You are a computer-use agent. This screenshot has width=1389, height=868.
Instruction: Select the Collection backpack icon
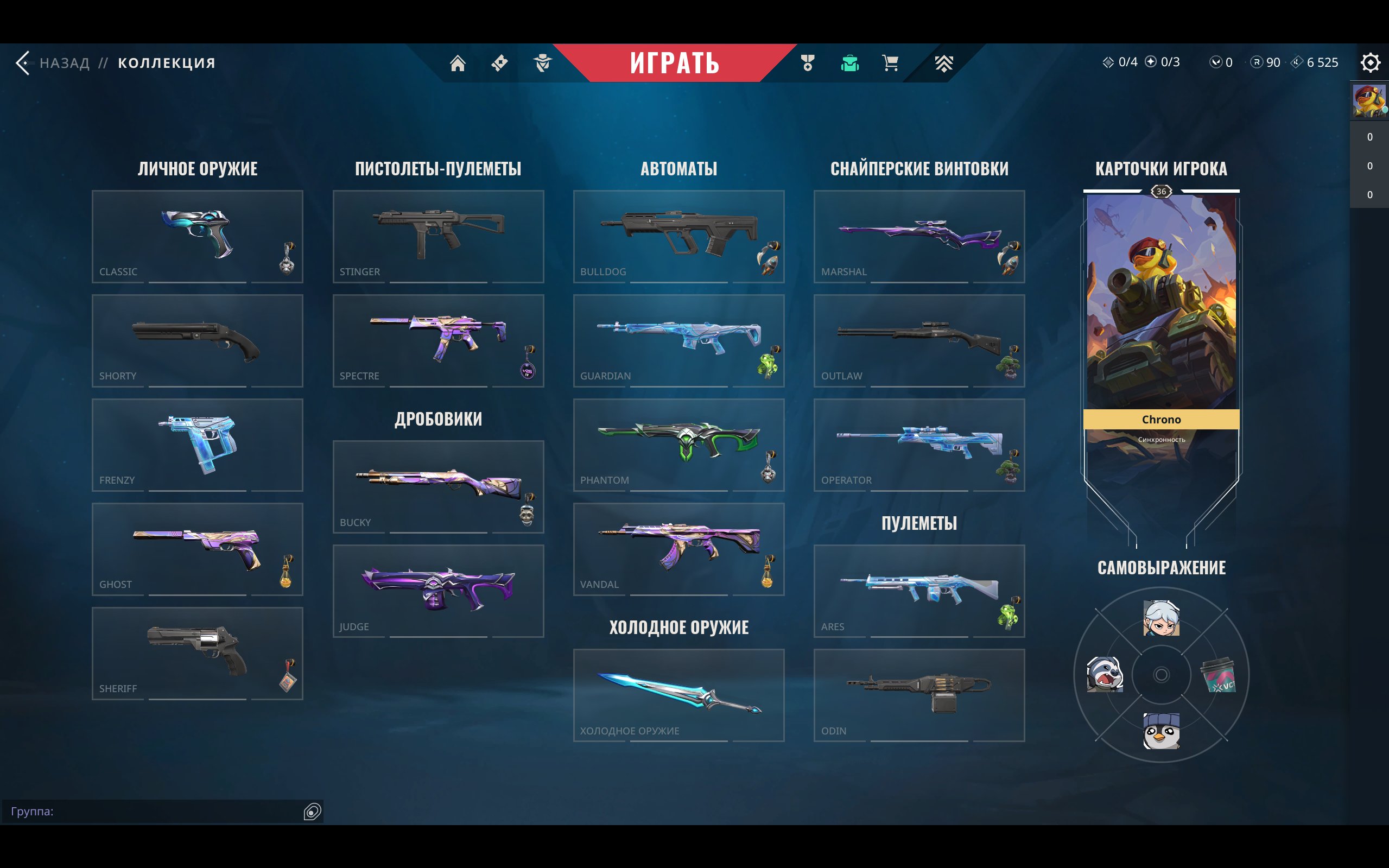click(849, 63)
